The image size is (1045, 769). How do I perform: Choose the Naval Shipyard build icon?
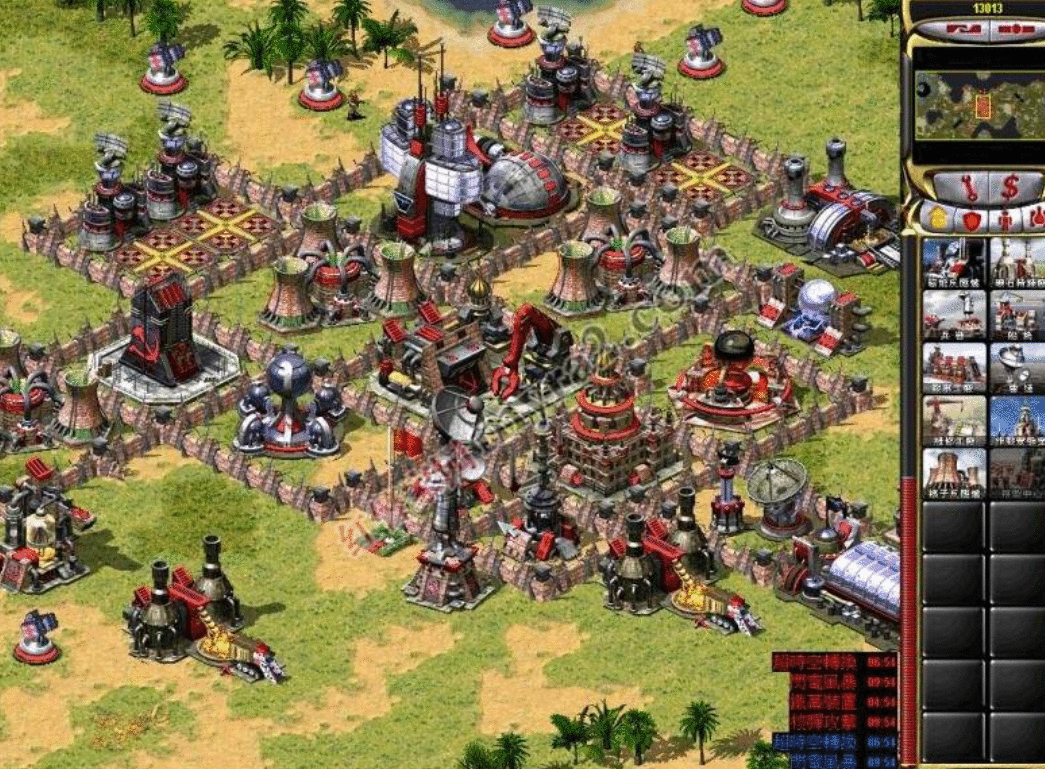point(1018,314)
